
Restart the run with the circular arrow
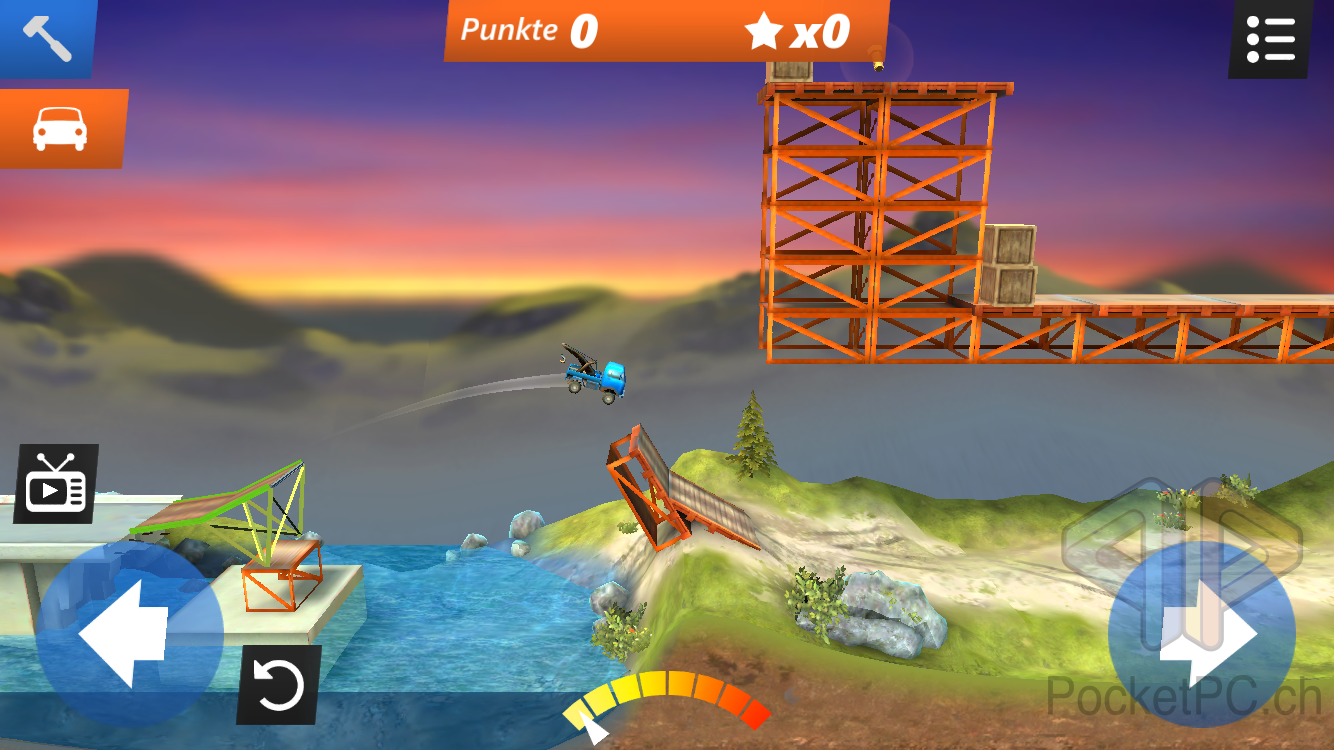point(279,685)
